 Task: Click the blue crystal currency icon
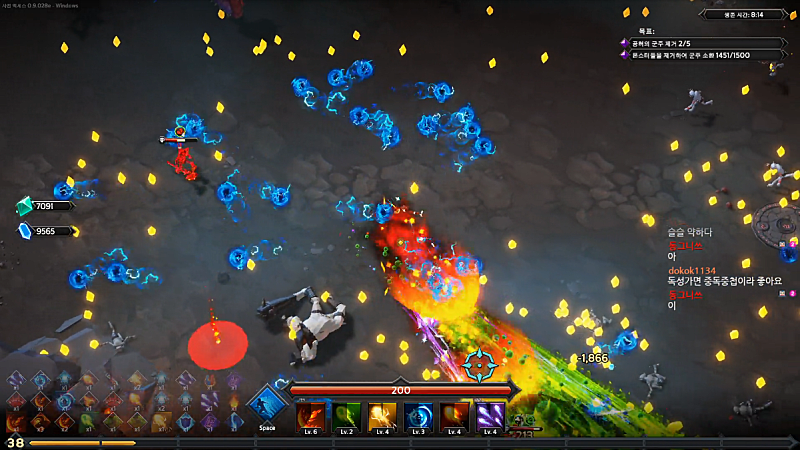(x=24, y=231)
